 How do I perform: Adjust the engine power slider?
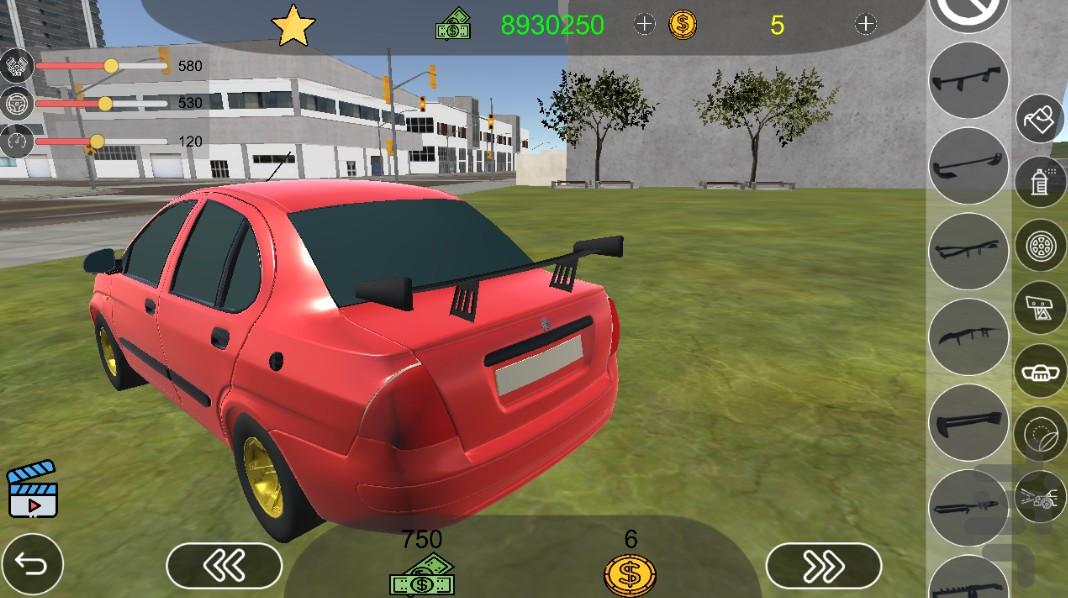pyautogui.click(x=111, y=66)
